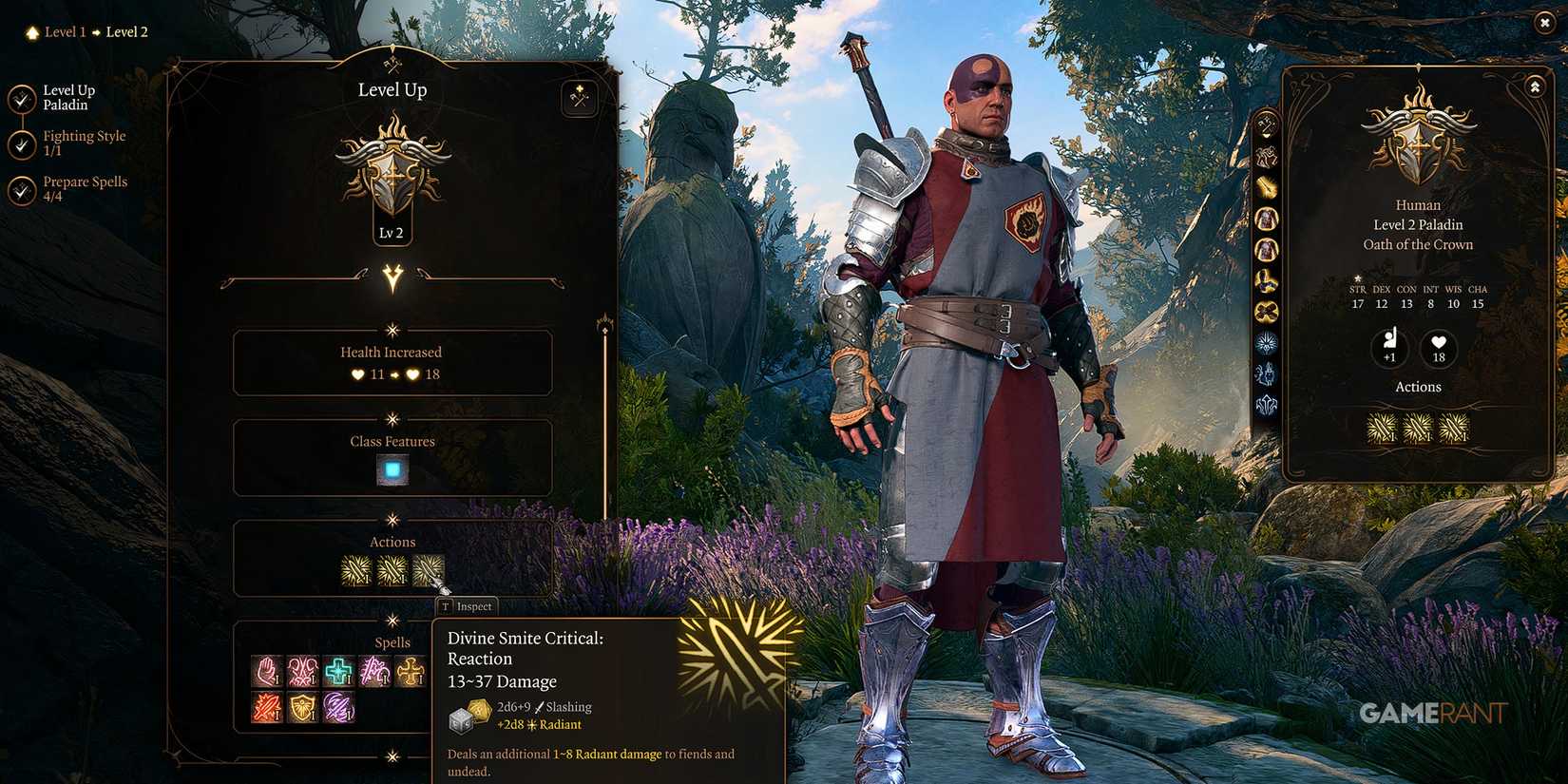Select Level 2 in the breadcrumb
The height and width of the screenshot is (784, 1568).
click(x=126, y=31)
